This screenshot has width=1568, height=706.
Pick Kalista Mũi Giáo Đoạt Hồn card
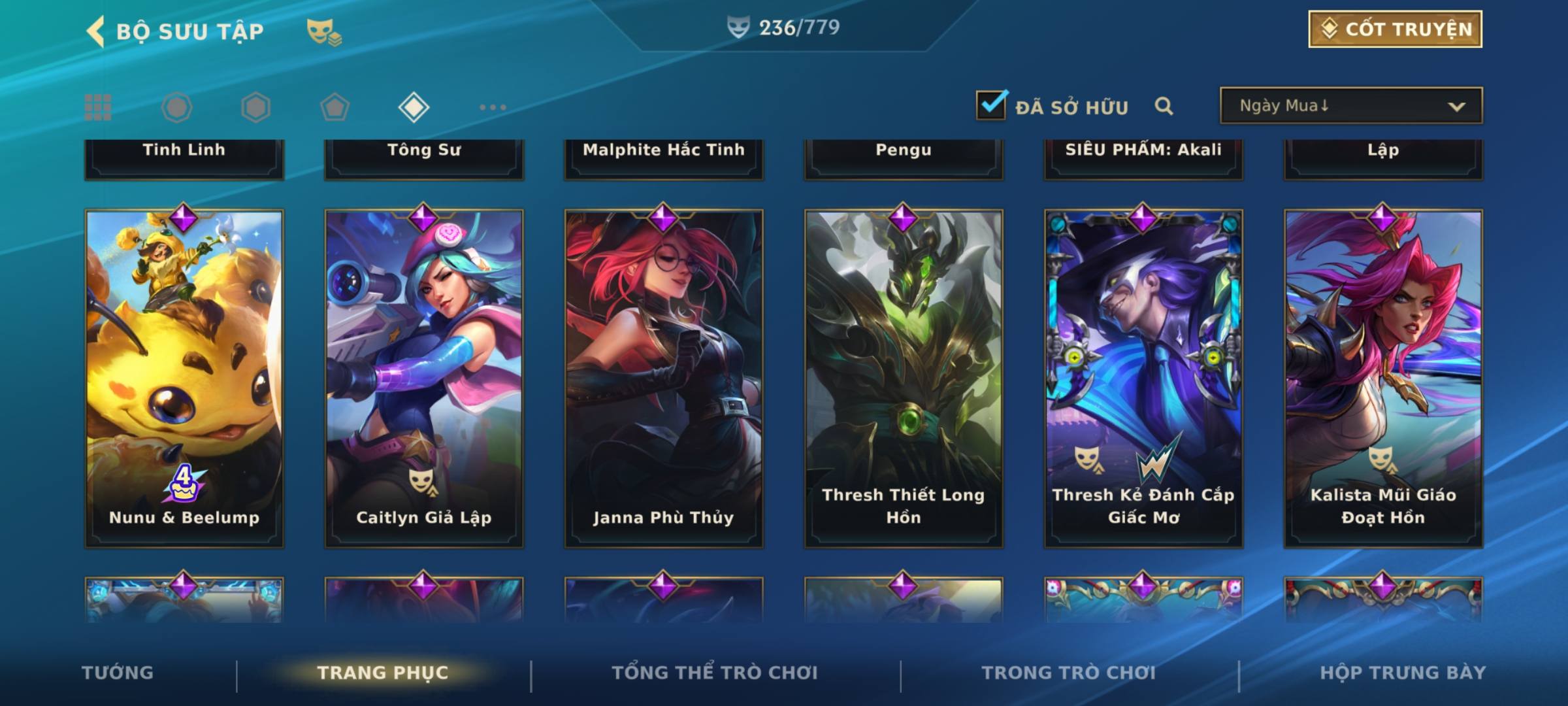(x=1383, y=378)
